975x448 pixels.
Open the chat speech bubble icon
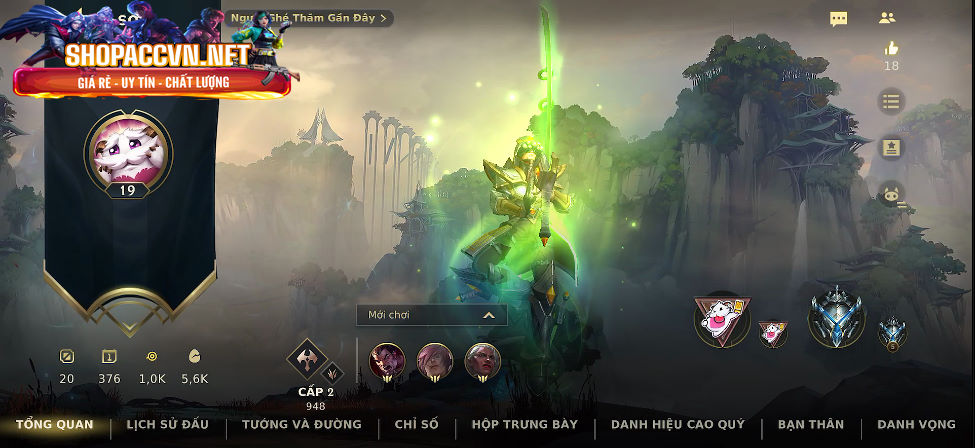click(839, 18)
